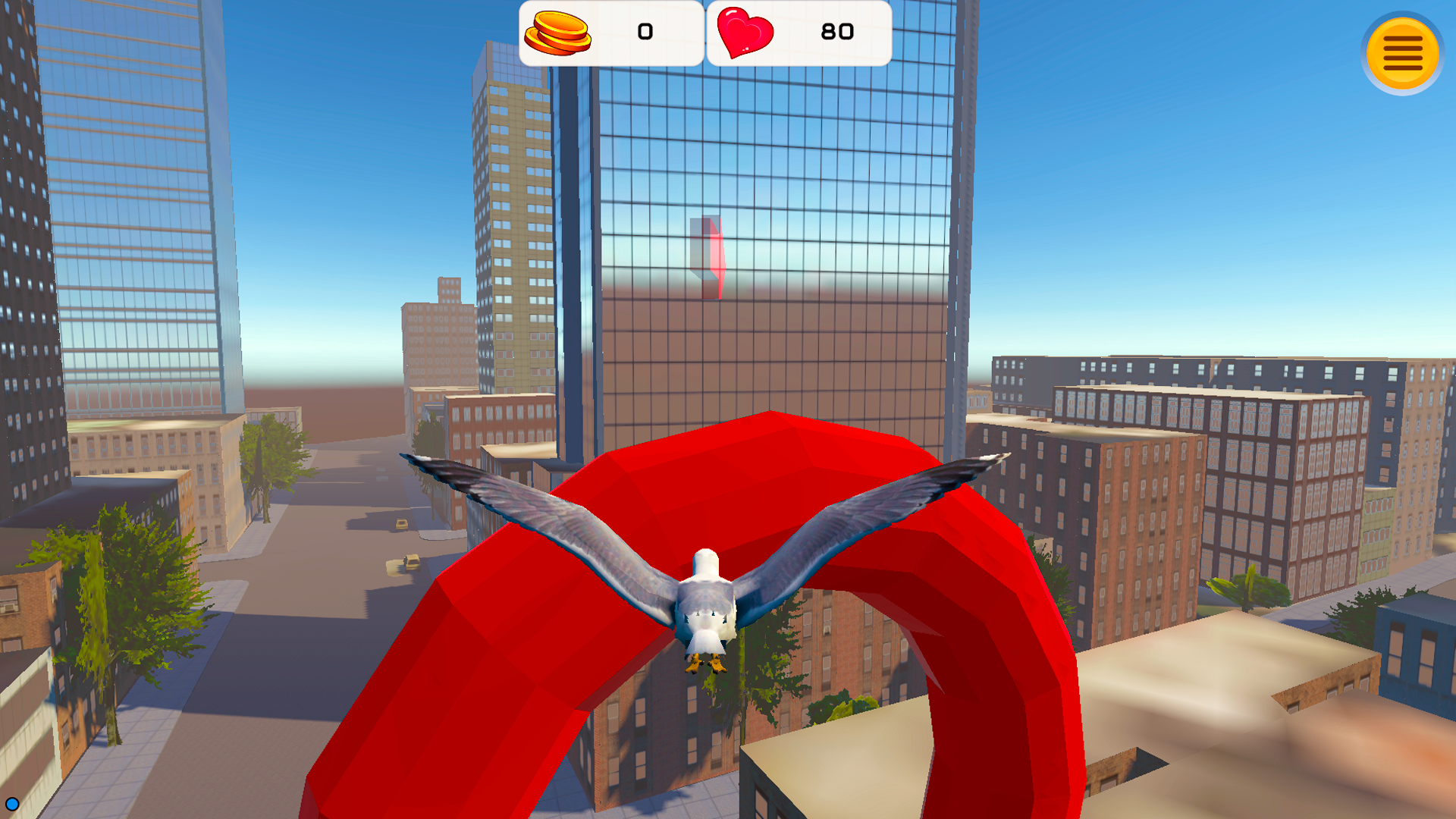The height and width of the screenshot is (819, 1456).
Task: Click the red heart health icon
Action: pos(745,33)
